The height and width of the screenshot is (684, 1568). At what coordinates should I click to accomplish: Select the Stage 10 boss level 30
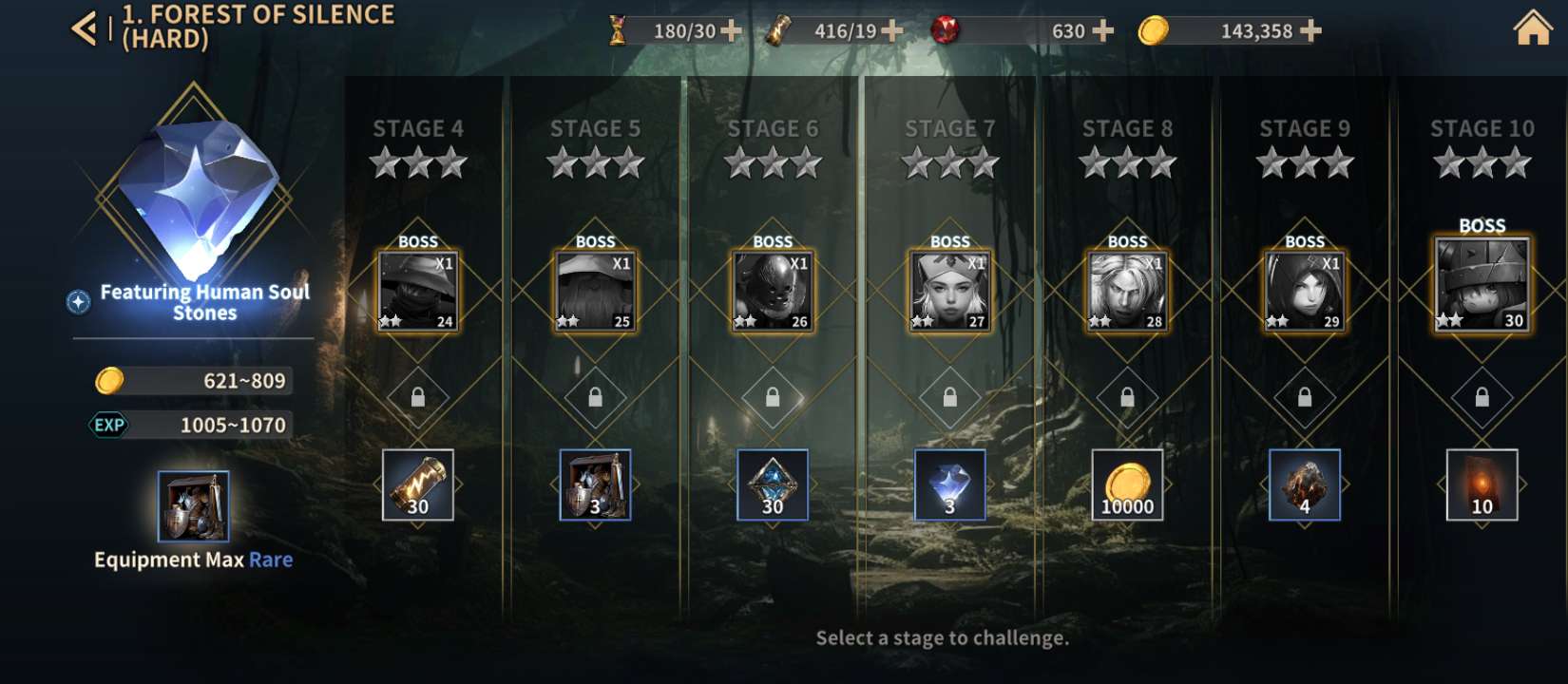click(x=1482, y=284)
